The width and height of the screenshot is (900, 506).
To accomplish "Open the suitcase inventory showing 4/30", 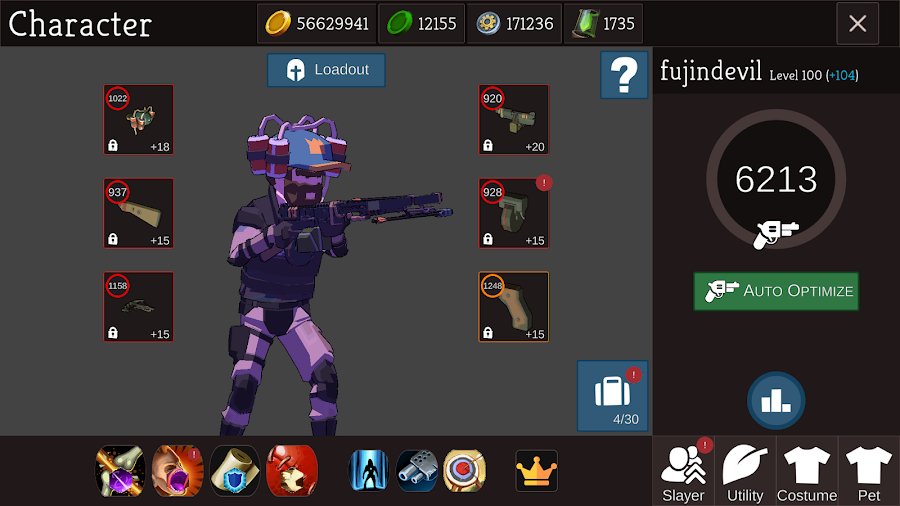I will click(x=612, y=396).
